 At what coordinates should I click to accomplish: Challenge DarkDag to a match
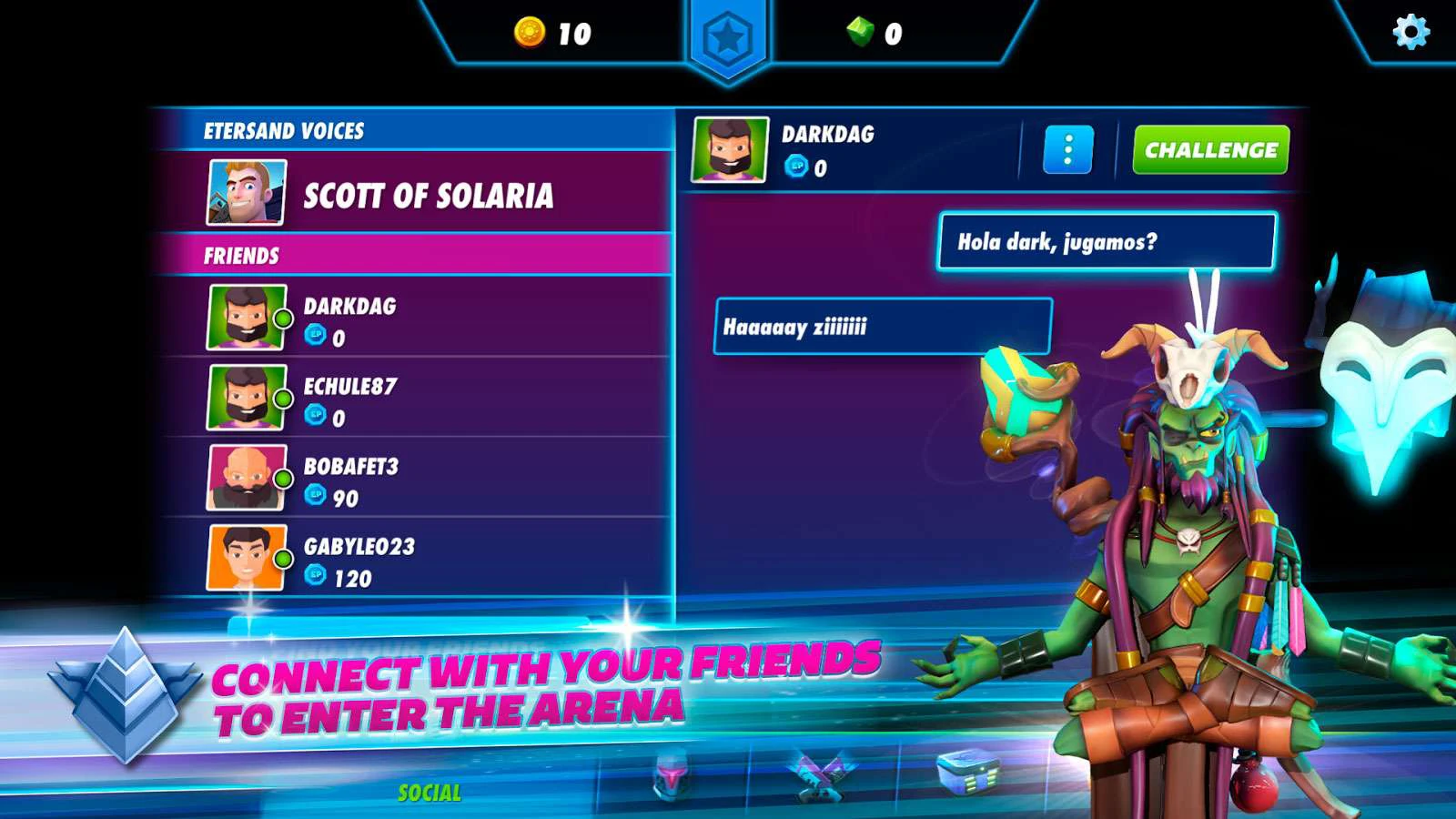(1210, 150)
